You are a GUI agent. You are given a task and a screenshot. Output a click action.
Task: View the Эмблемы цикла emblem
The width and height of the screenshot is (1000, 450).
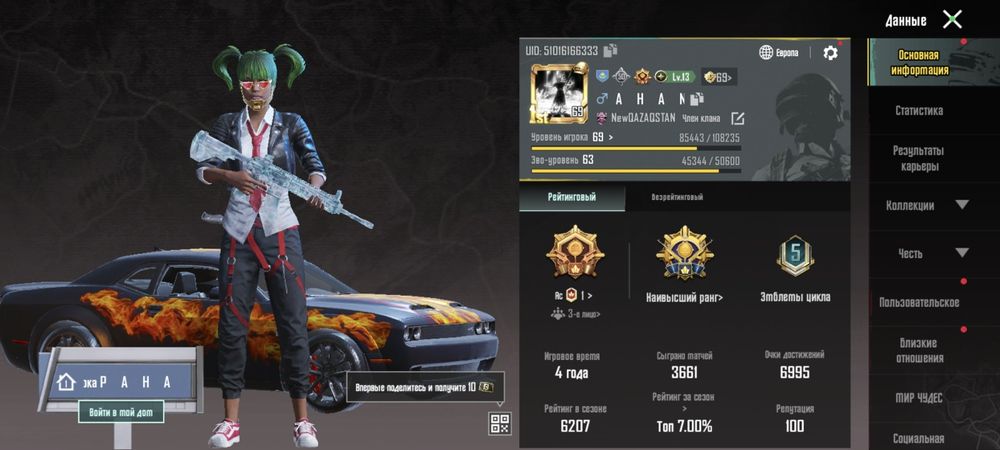coord(795,265)
